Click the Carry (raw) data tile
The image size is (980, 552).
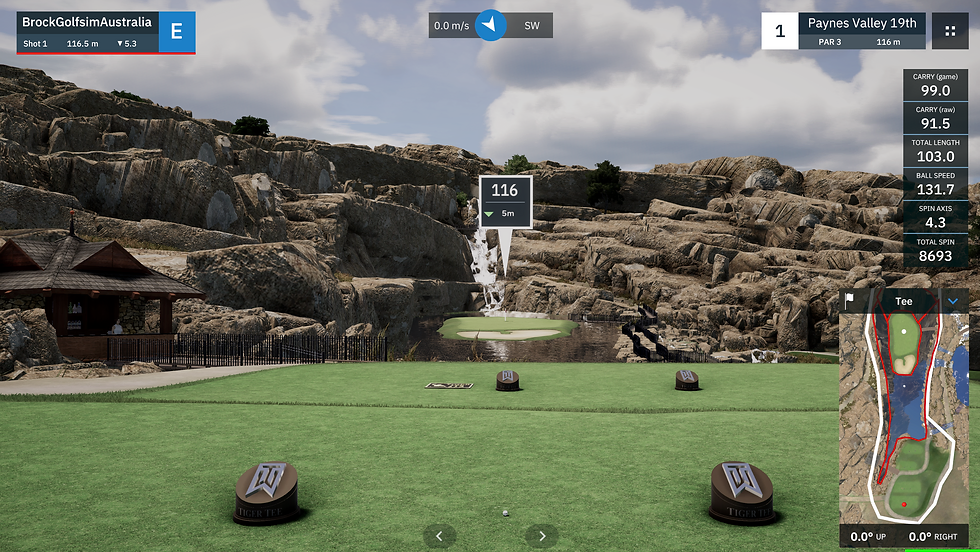(935, 117)
